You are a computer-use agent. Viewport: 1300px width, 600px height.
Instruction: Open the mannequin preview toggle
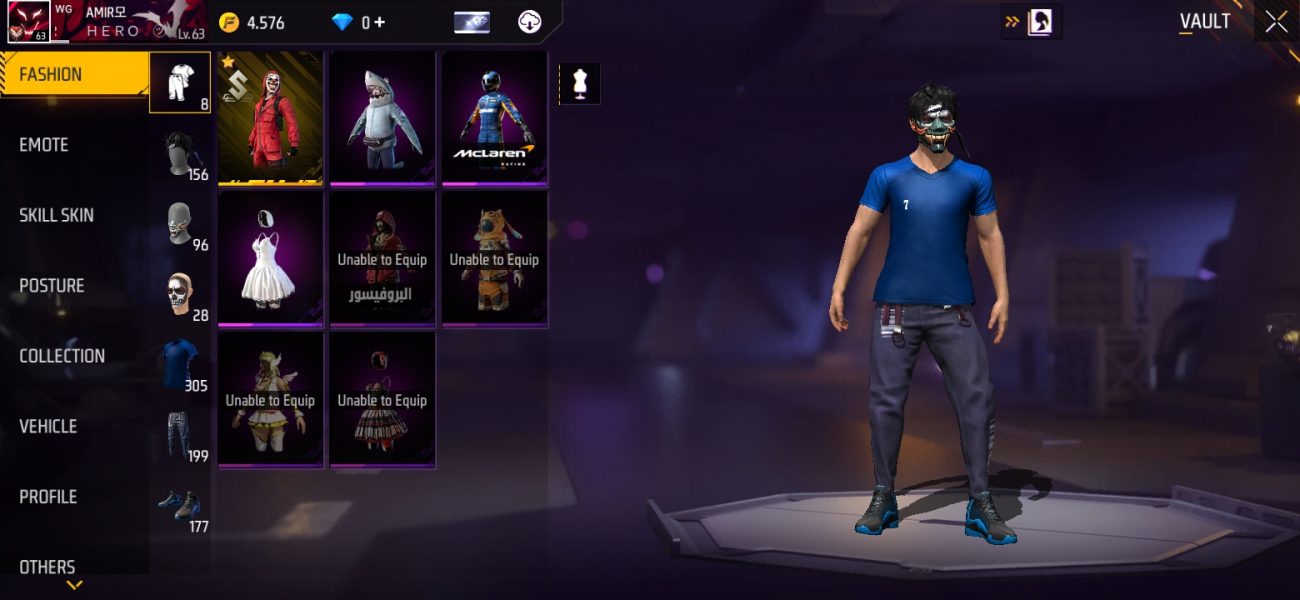coord(579,84)
